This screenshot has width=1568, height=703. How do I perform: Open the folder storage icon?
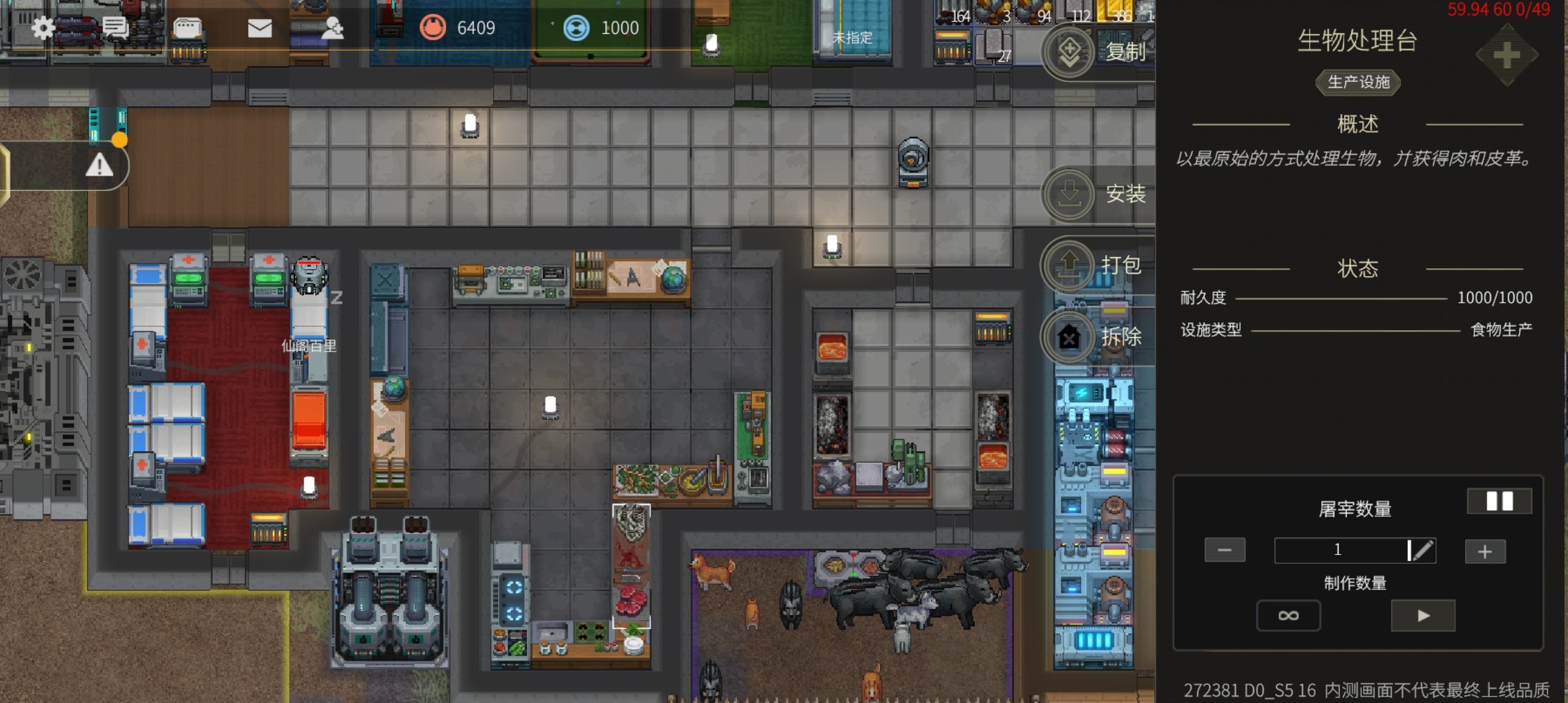pyautogui.click(x=188, y=28)
